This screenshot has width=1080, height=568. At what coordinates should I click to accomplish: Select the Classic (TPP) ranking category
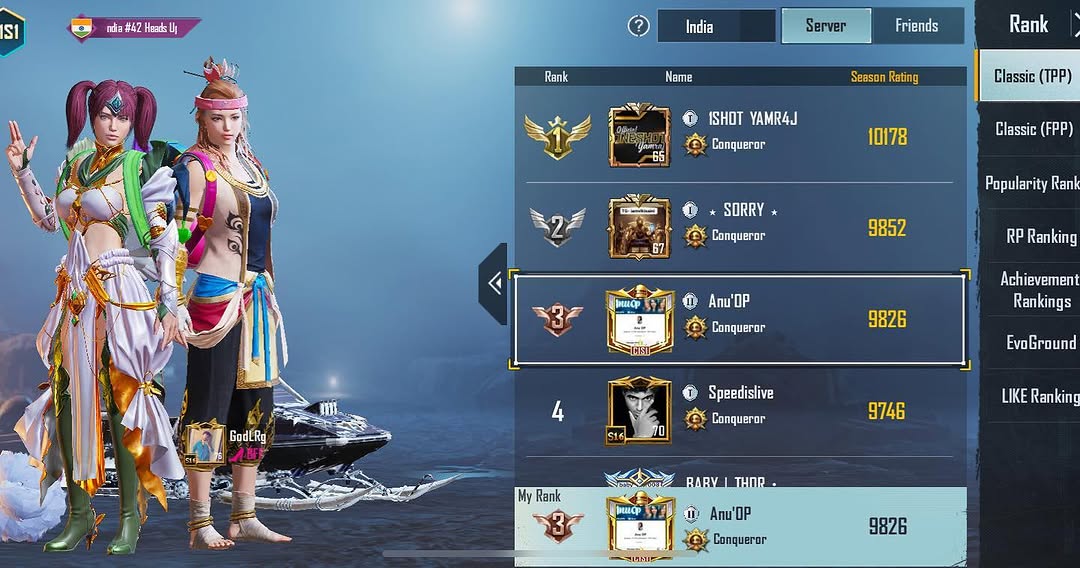point(1030,76)
